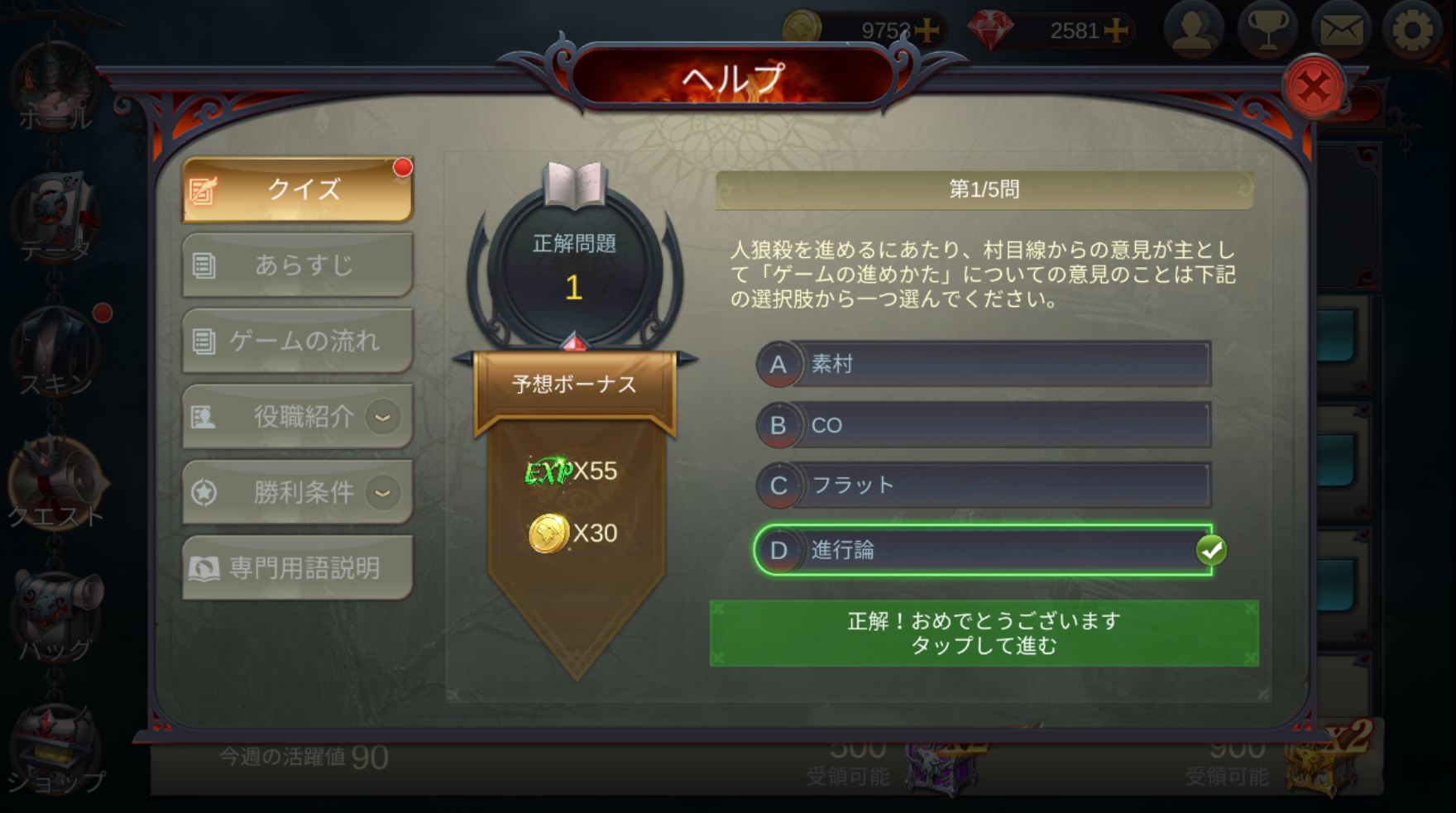The width and height of the screenshot is (1456, 813).
Task: Tap the green 正解 banner to continue
Action: tap(984, 634)
